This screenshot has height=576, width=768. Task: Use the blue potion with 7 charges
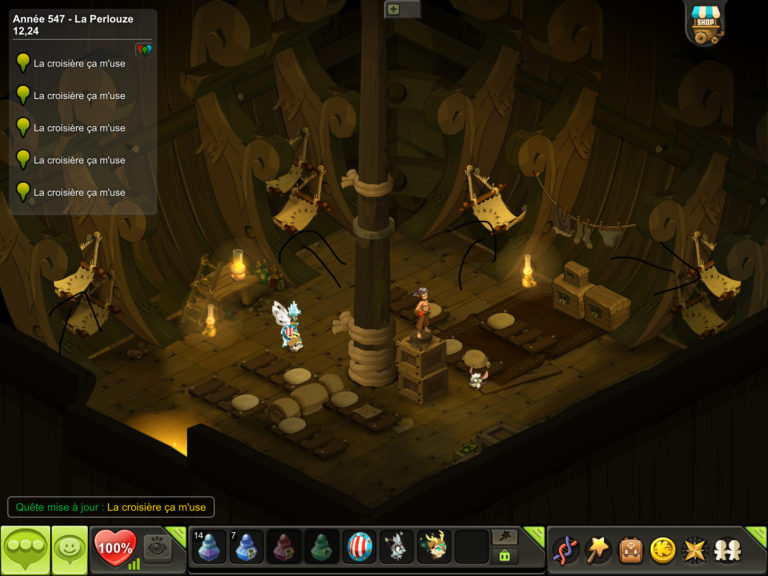click(x=247, y=547)
